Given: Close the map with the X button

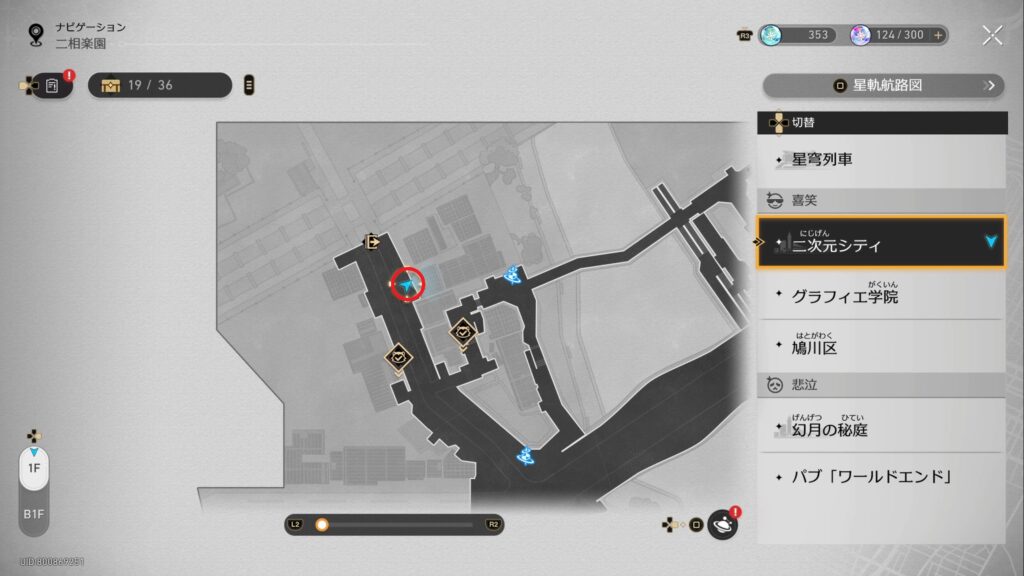Looking at the screenshot, I should pyautogui.click(x=992, y=35).
